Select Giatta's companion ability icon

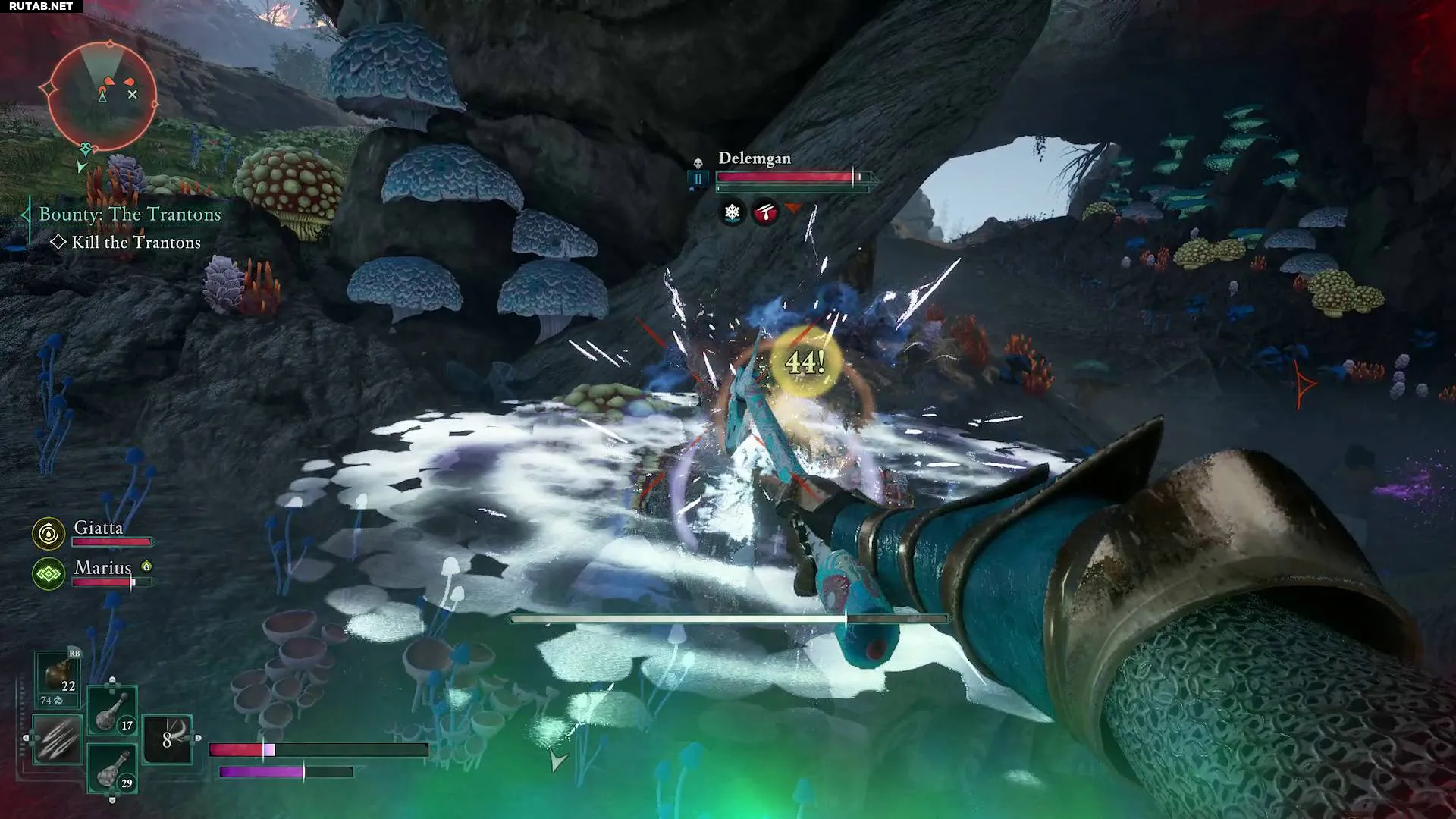click(x=49, y=534)
